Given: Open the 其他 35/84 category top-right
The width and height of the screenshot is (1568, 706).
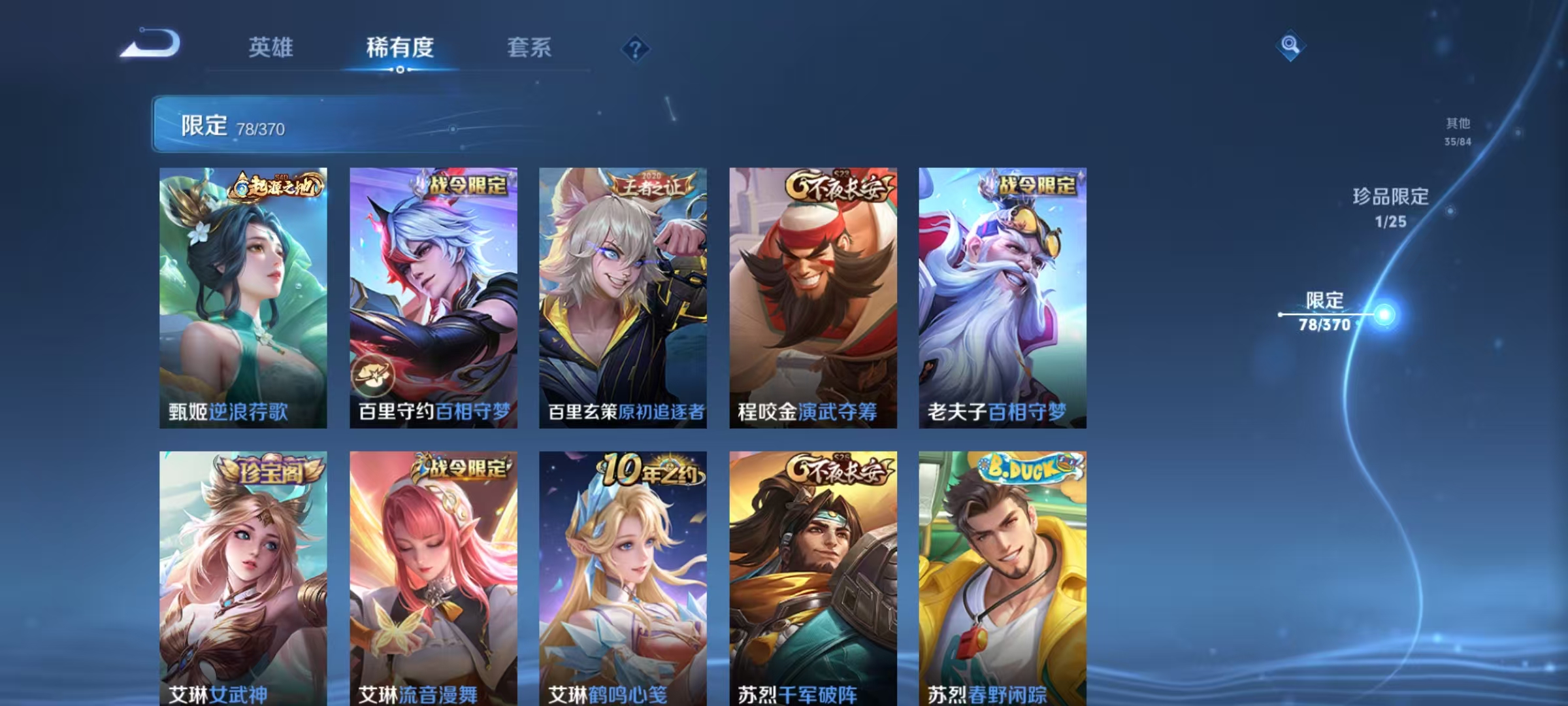Looking at the screenshot, I should (x=1458, y=130).
